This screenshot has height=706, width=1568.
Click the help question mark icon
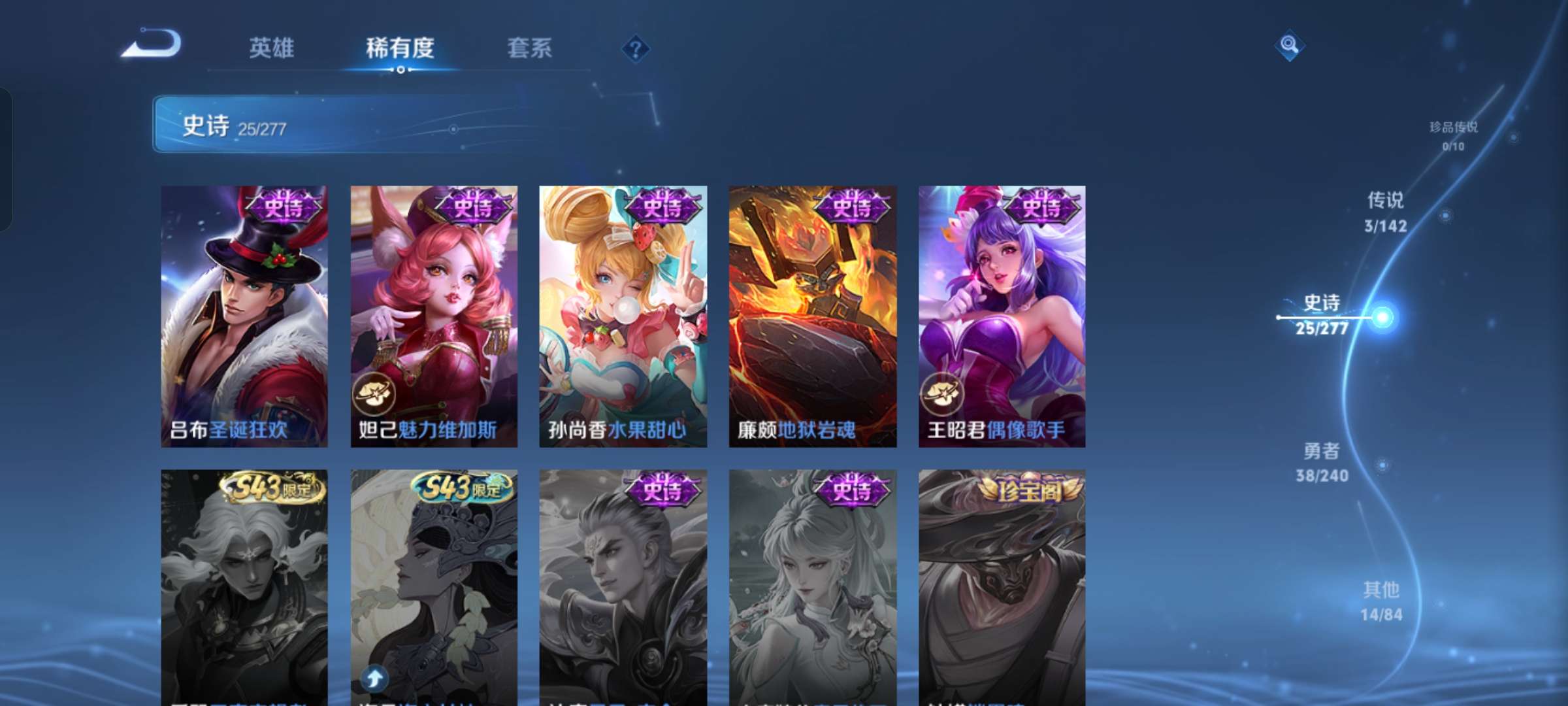[x=636, y=49]
